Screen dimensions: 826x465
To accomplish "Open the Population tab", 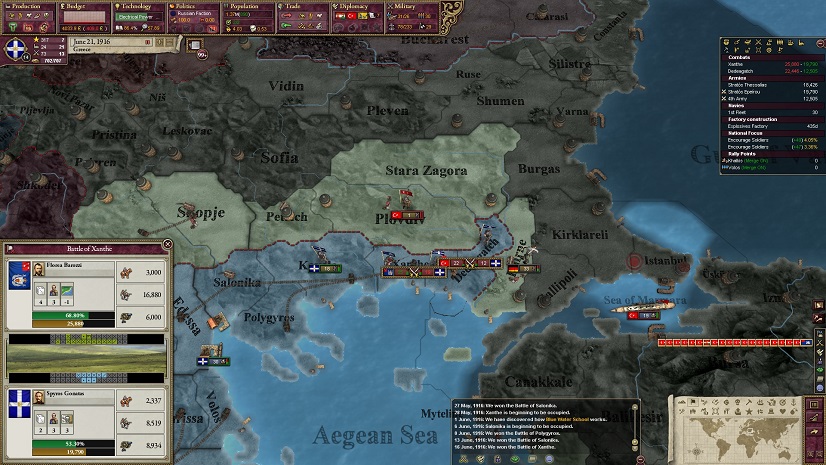I will click(238, 7).
